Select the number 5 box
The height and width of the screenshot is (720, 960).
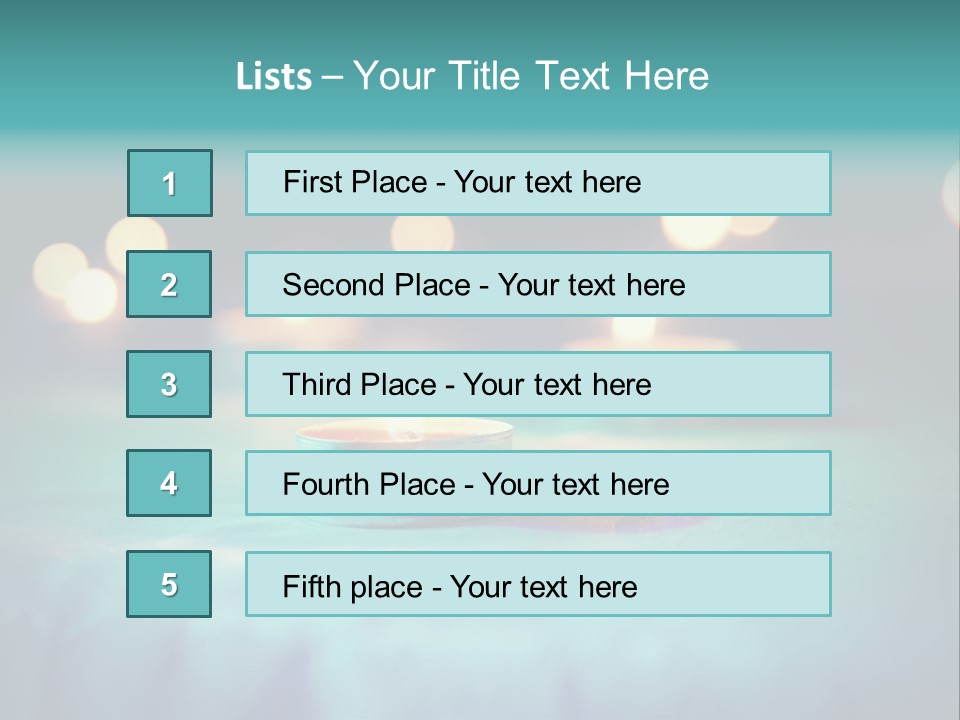click(169, 584)
